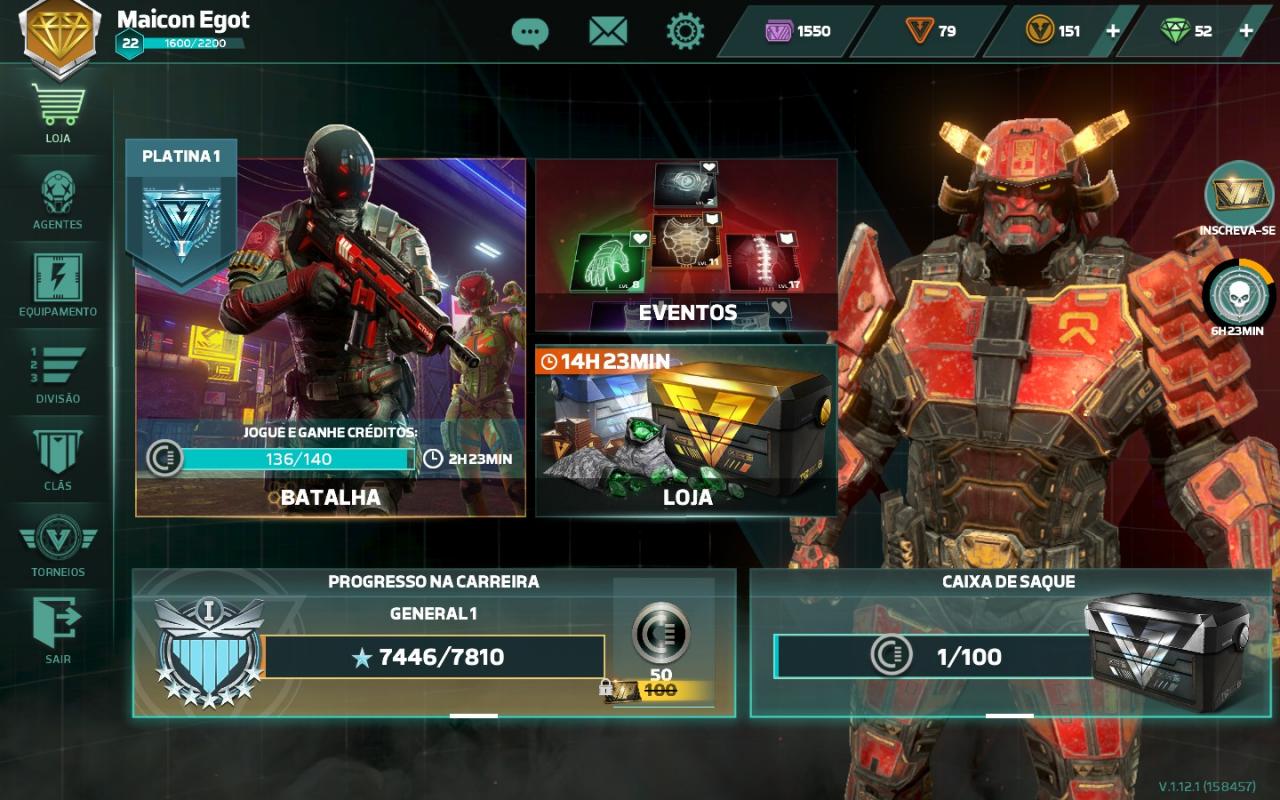Go to the Equipamento screen
The width and height of the screenshot is (1280, 800).
[x=58, y=284]
